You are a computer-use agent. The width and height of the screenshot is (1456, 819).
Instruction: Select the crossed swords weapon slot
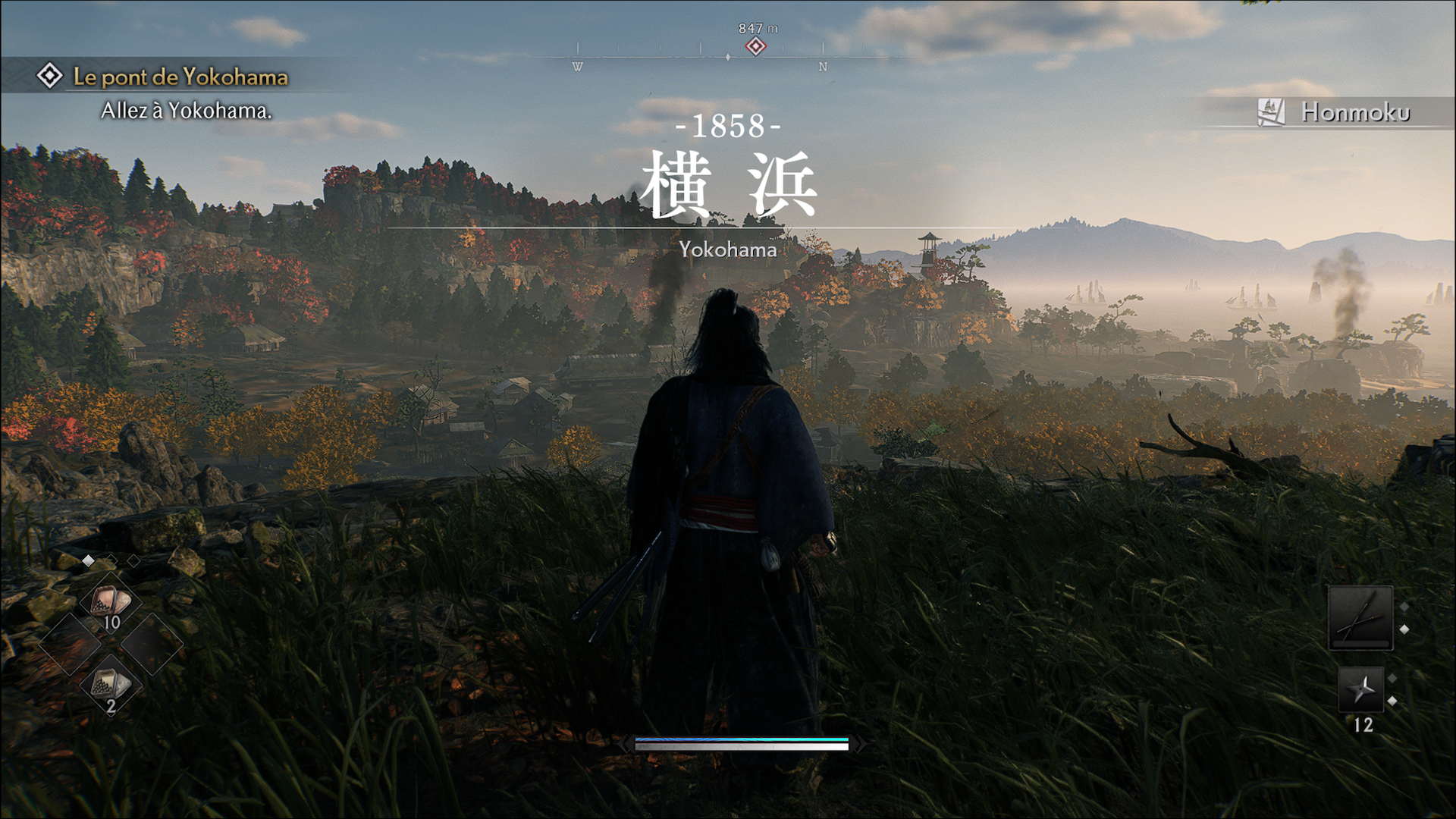pyautogui.click(x=1360, y=617)
